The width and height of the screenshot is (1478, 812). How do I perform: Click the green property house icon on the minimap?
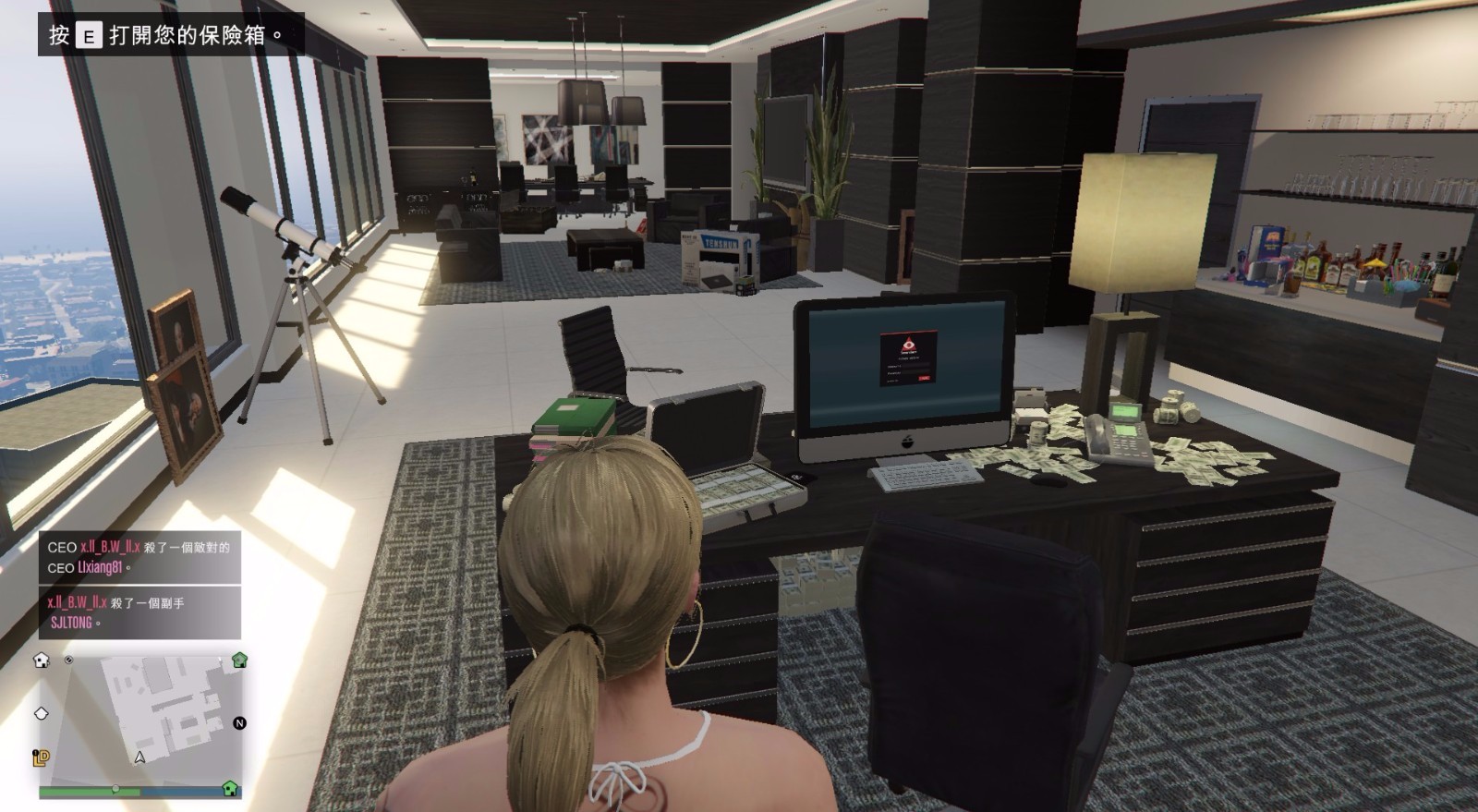[239, 661]
